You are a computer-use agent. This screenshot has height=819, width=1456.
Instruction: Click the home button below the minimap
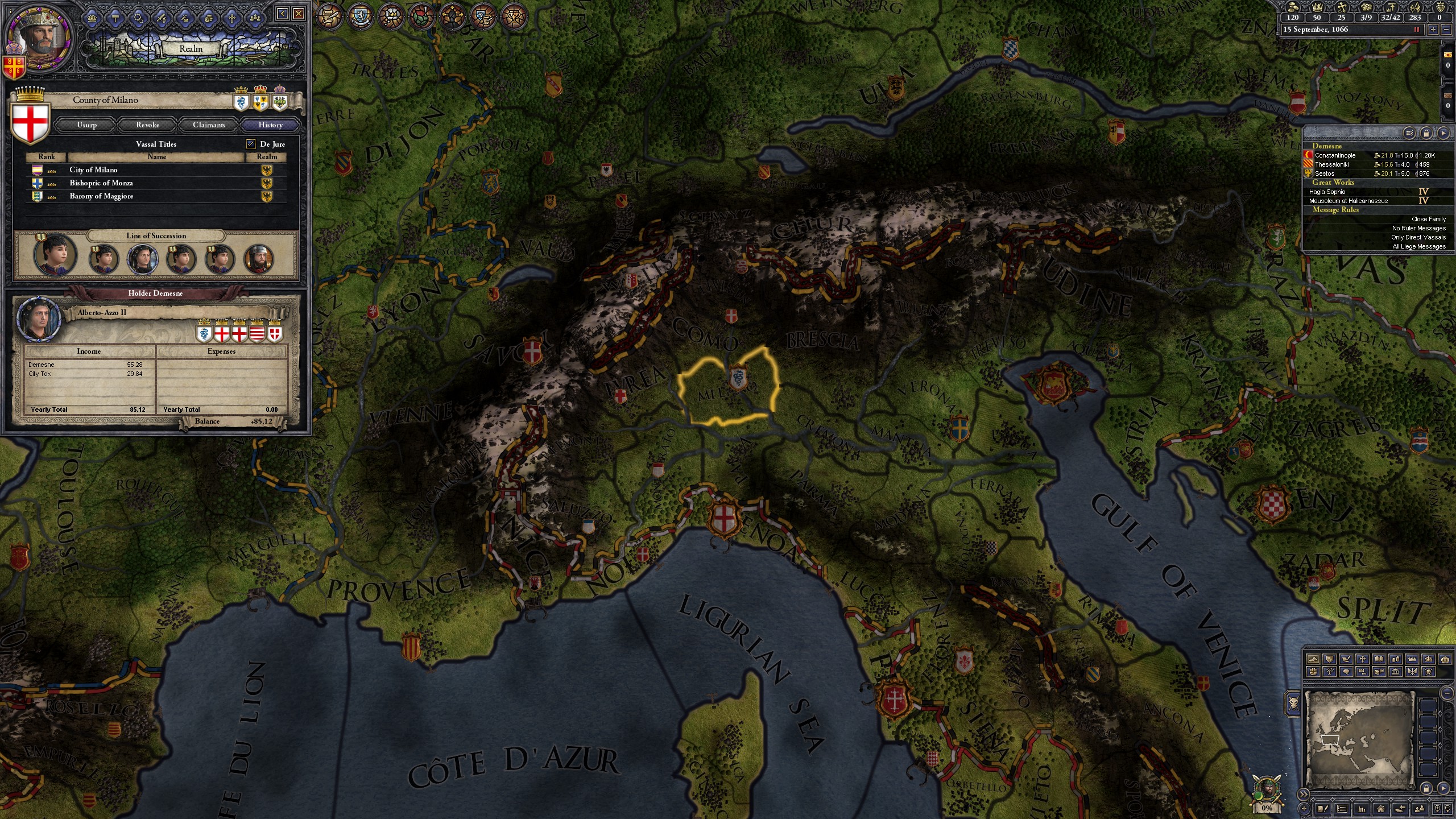pos(1380,809)
